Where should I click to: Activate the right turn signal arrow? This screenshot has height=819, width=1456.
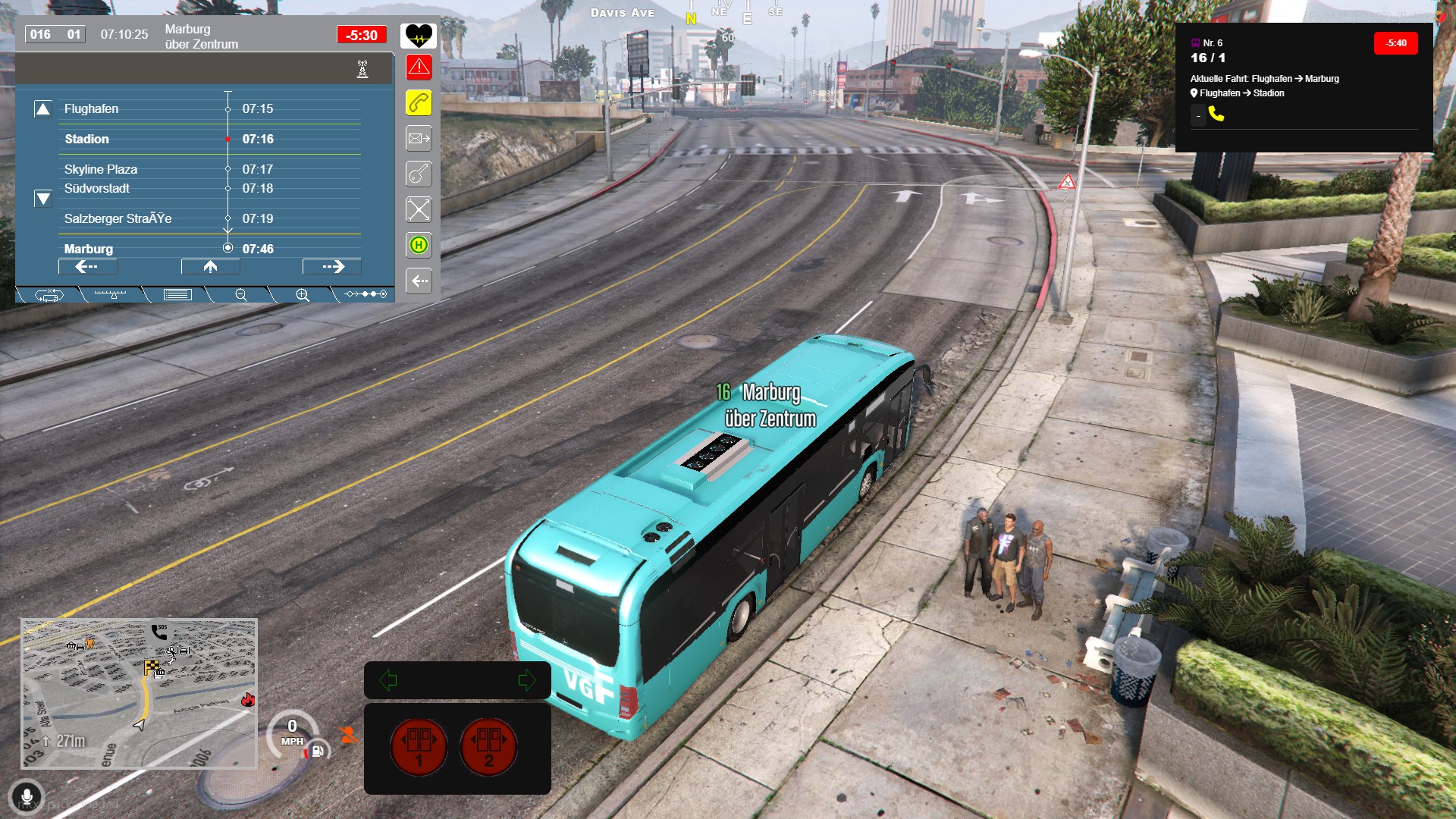(526, 680)
